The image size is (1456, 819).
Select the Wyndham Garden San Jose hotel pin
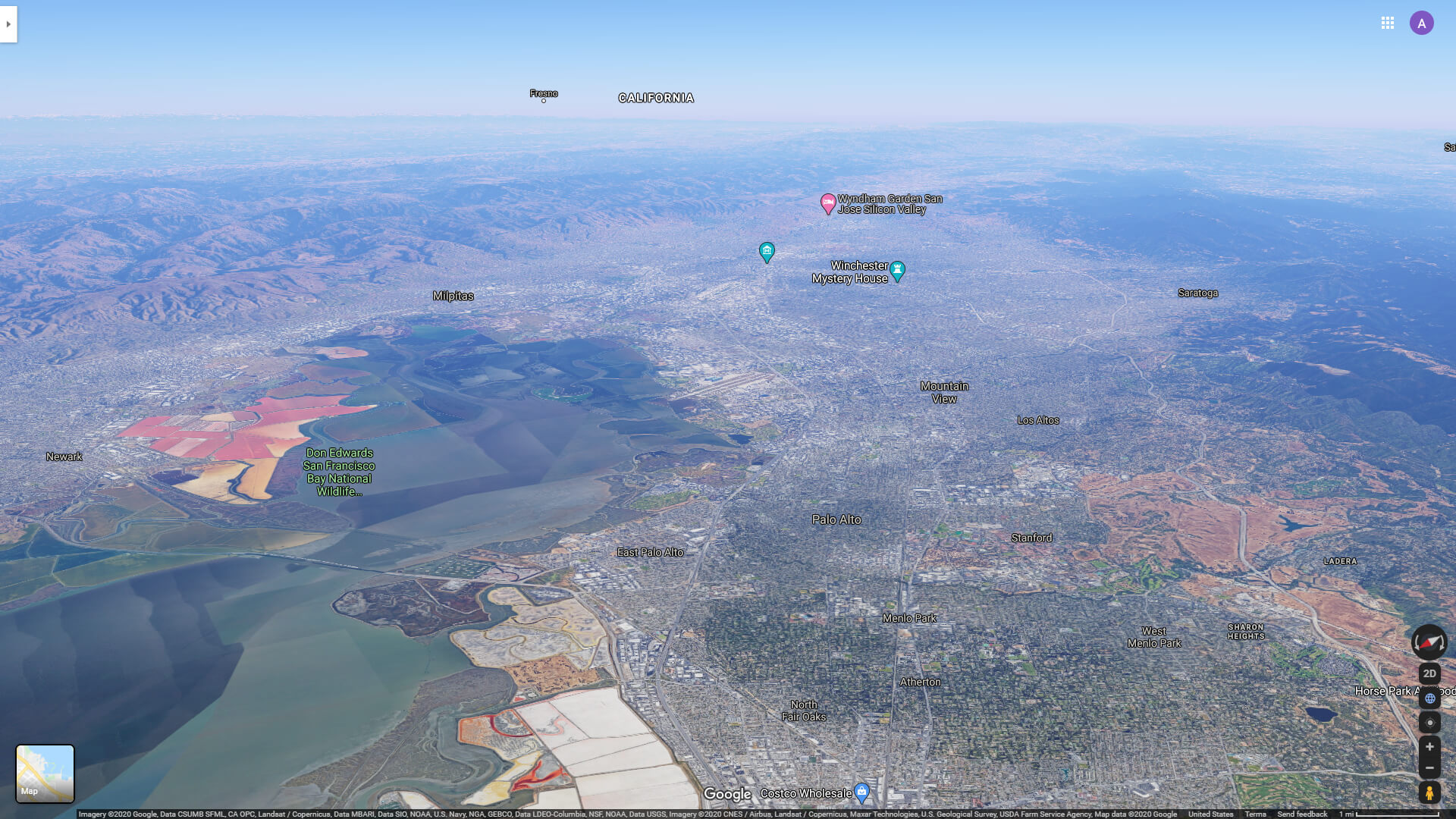(827, 202)
